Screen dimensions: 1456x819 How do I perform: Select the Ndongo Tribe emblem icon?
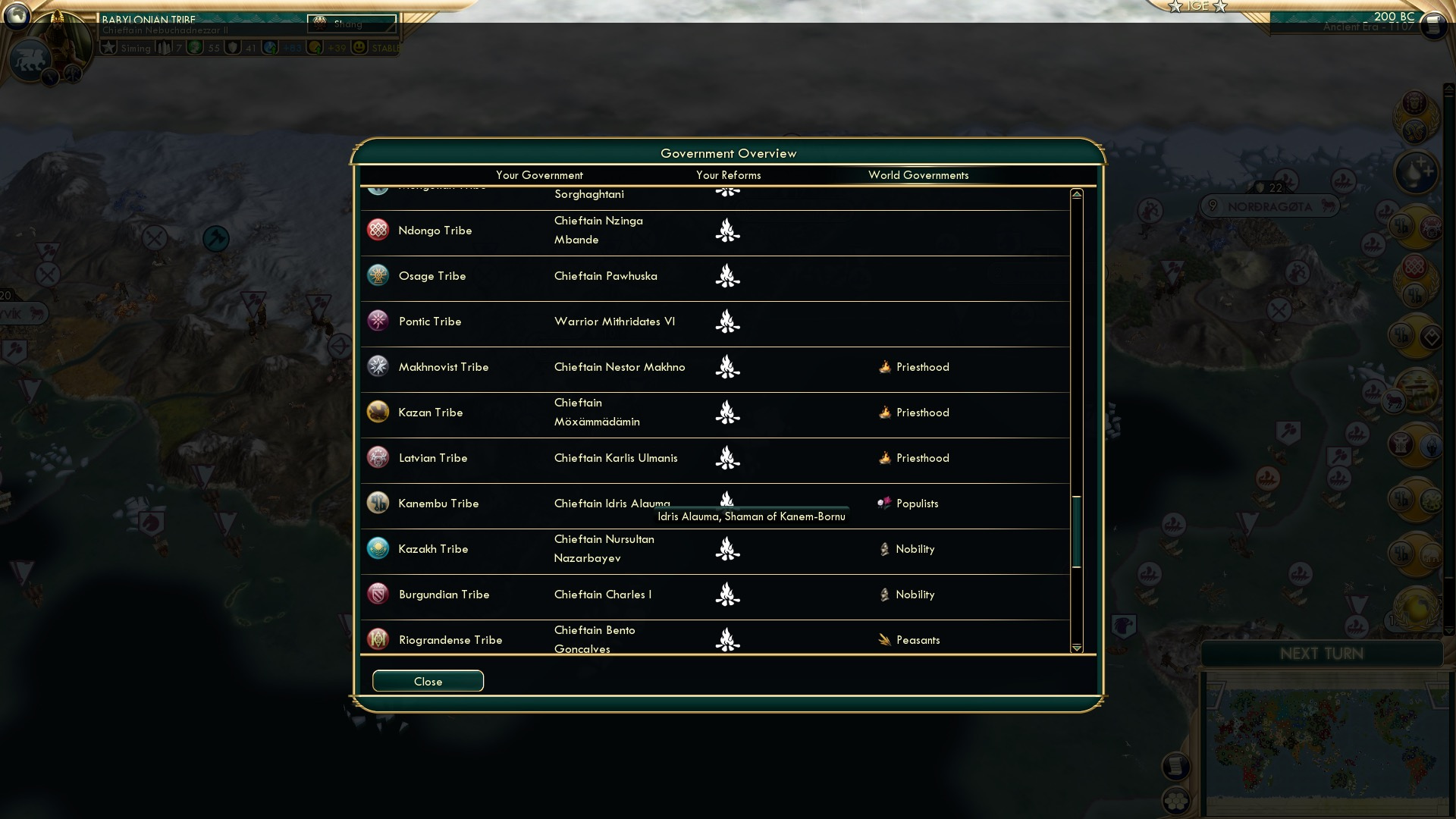coord(378,230)
